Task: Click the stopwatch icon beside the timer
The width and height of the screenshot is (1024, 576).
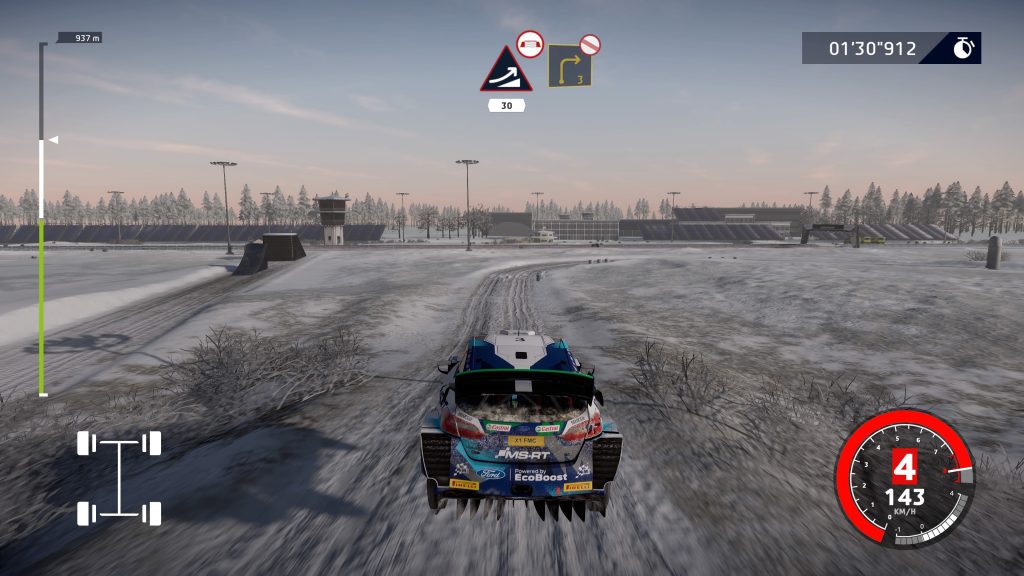Action: (x=963, y=48)
